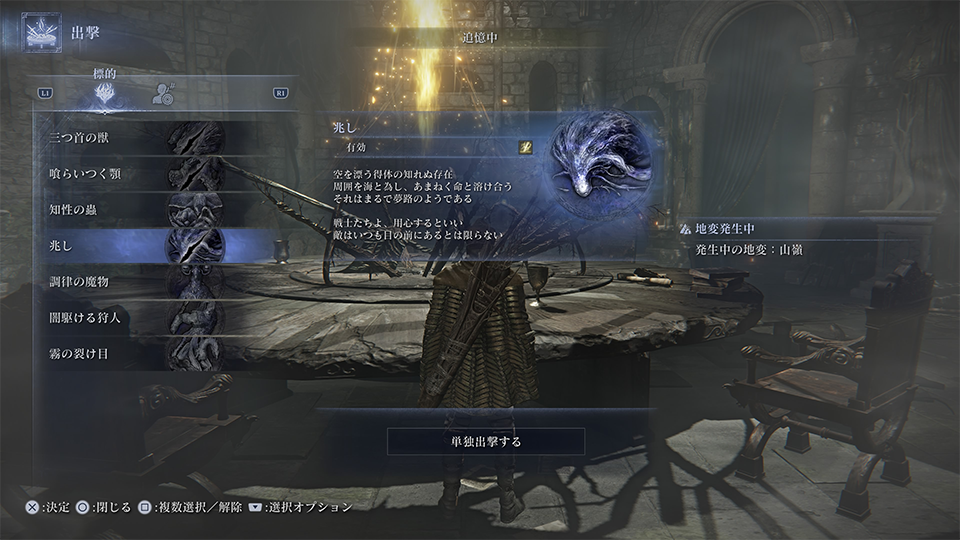Choose 闇駆ける狩人 as the target
The height and width of the screenshot is (540, 960).
[x=150, y=318]
